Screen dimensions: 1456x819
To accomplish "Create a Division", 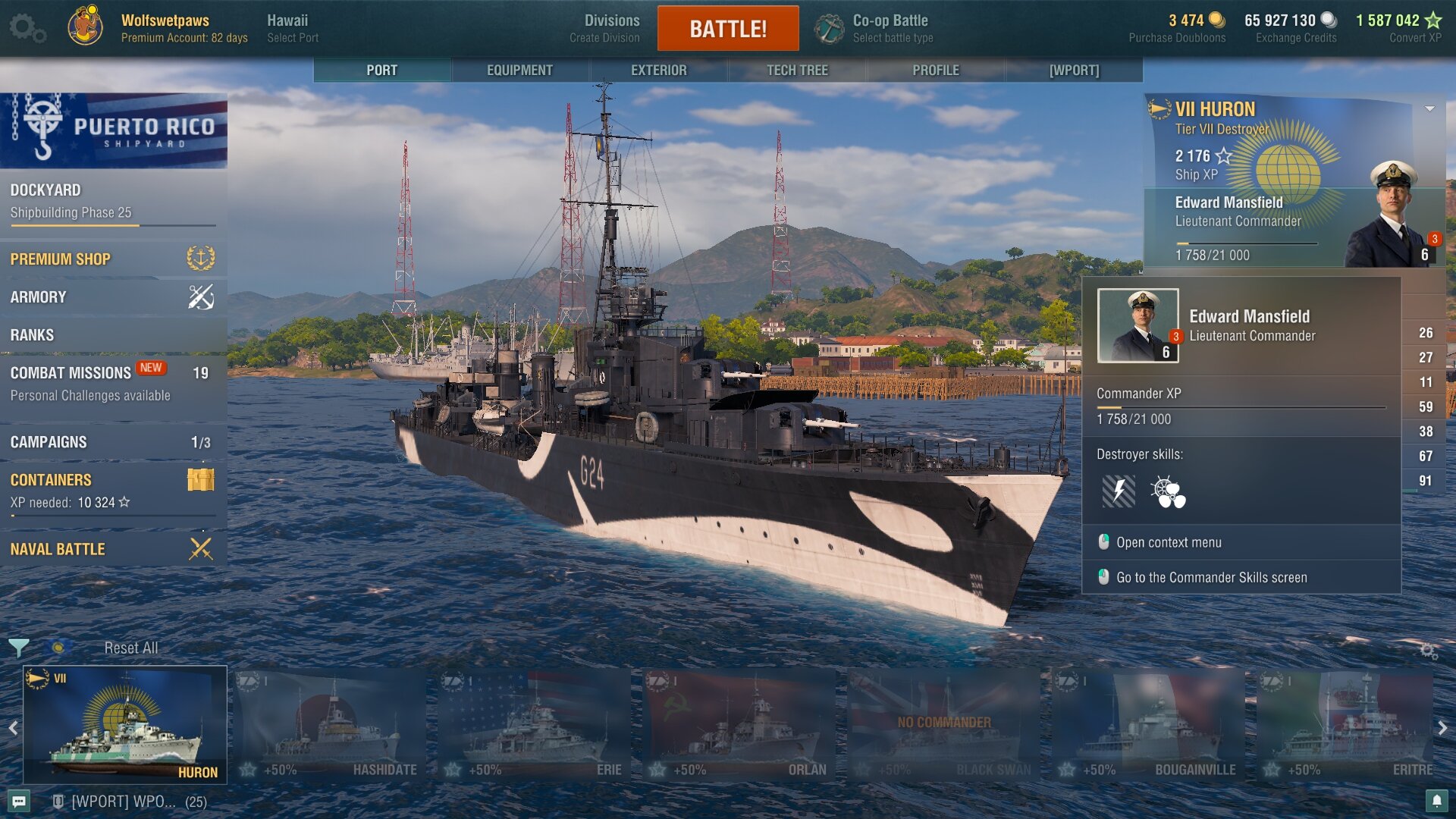I will [604, 28].
